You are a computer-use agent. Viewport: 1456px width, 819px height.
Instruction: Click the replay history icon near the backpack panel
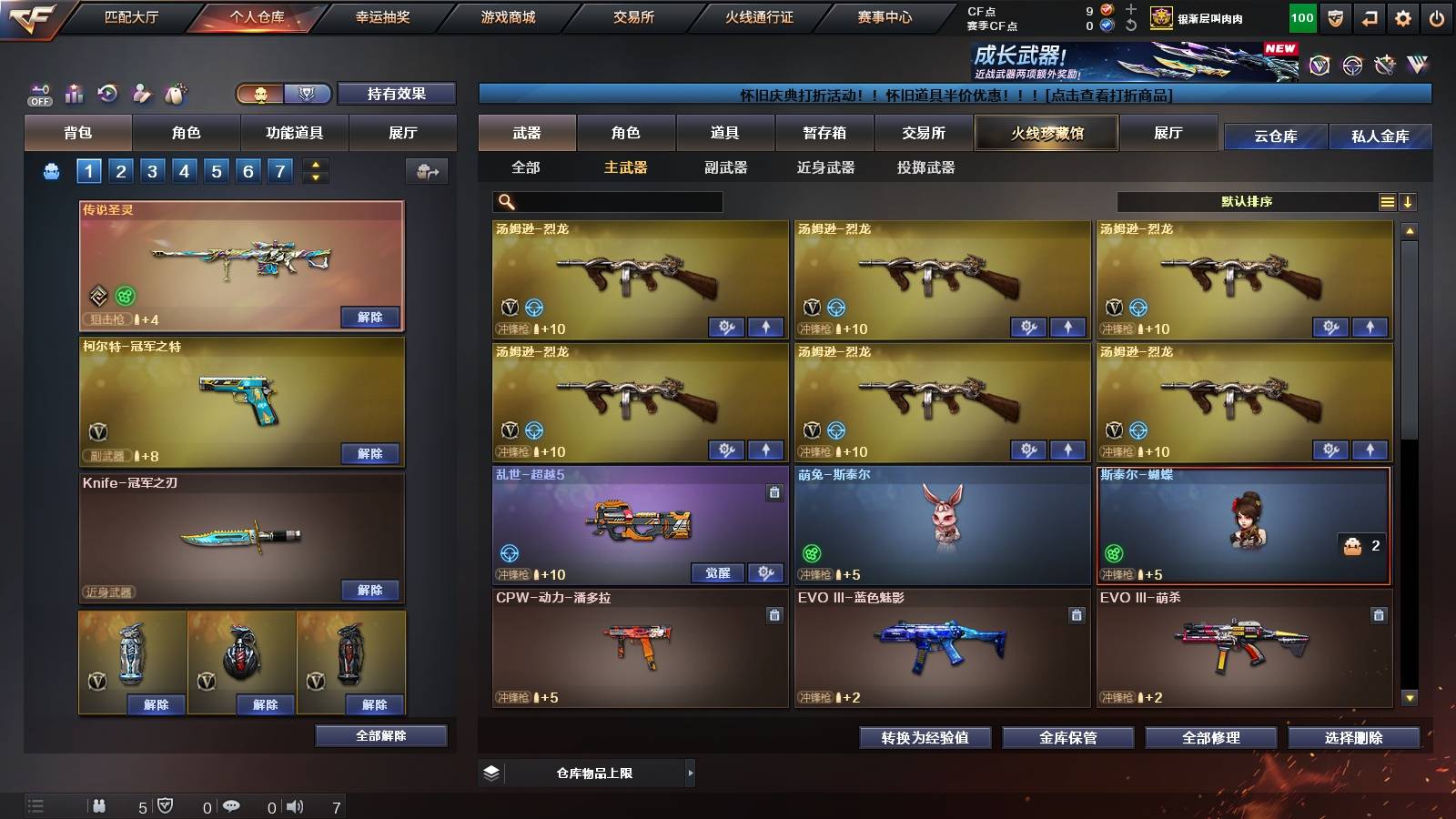pos(108,94)
